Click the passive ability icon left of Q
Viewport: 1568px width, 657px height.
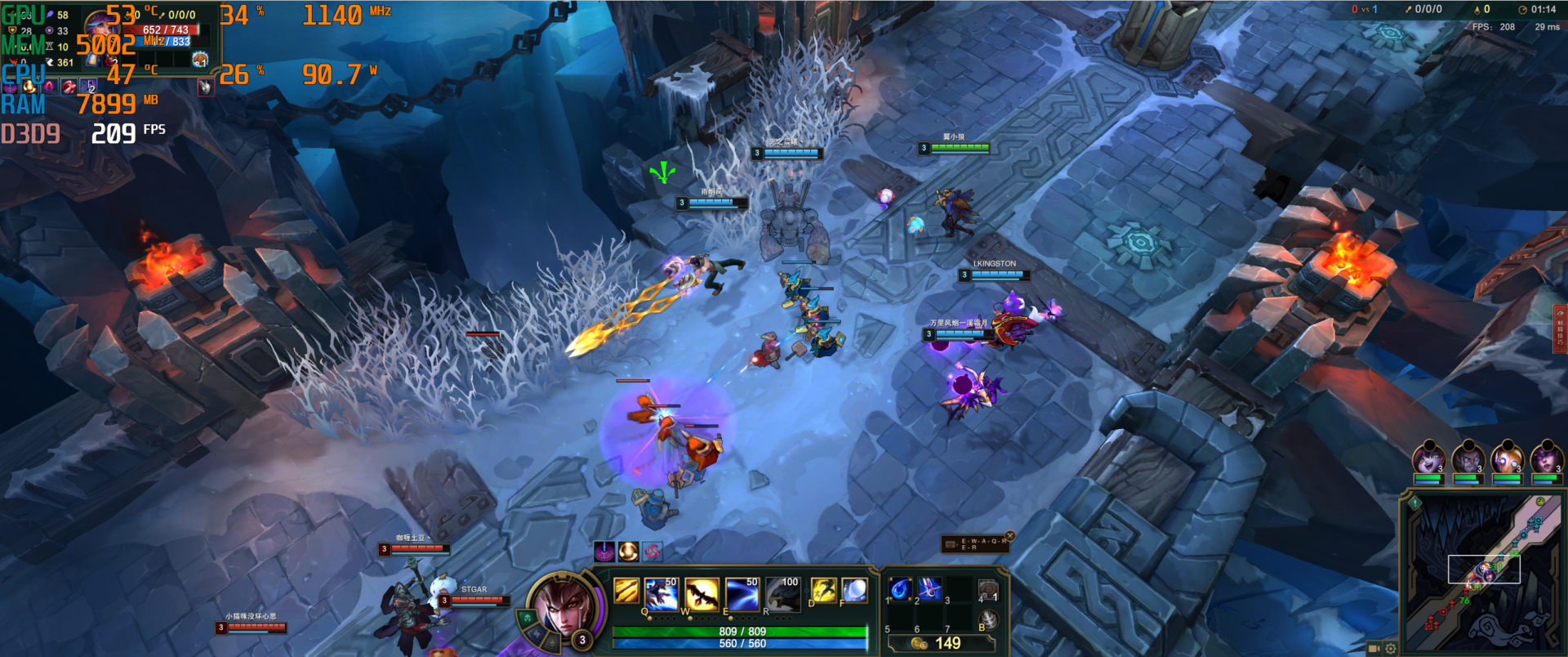(626, 590)
